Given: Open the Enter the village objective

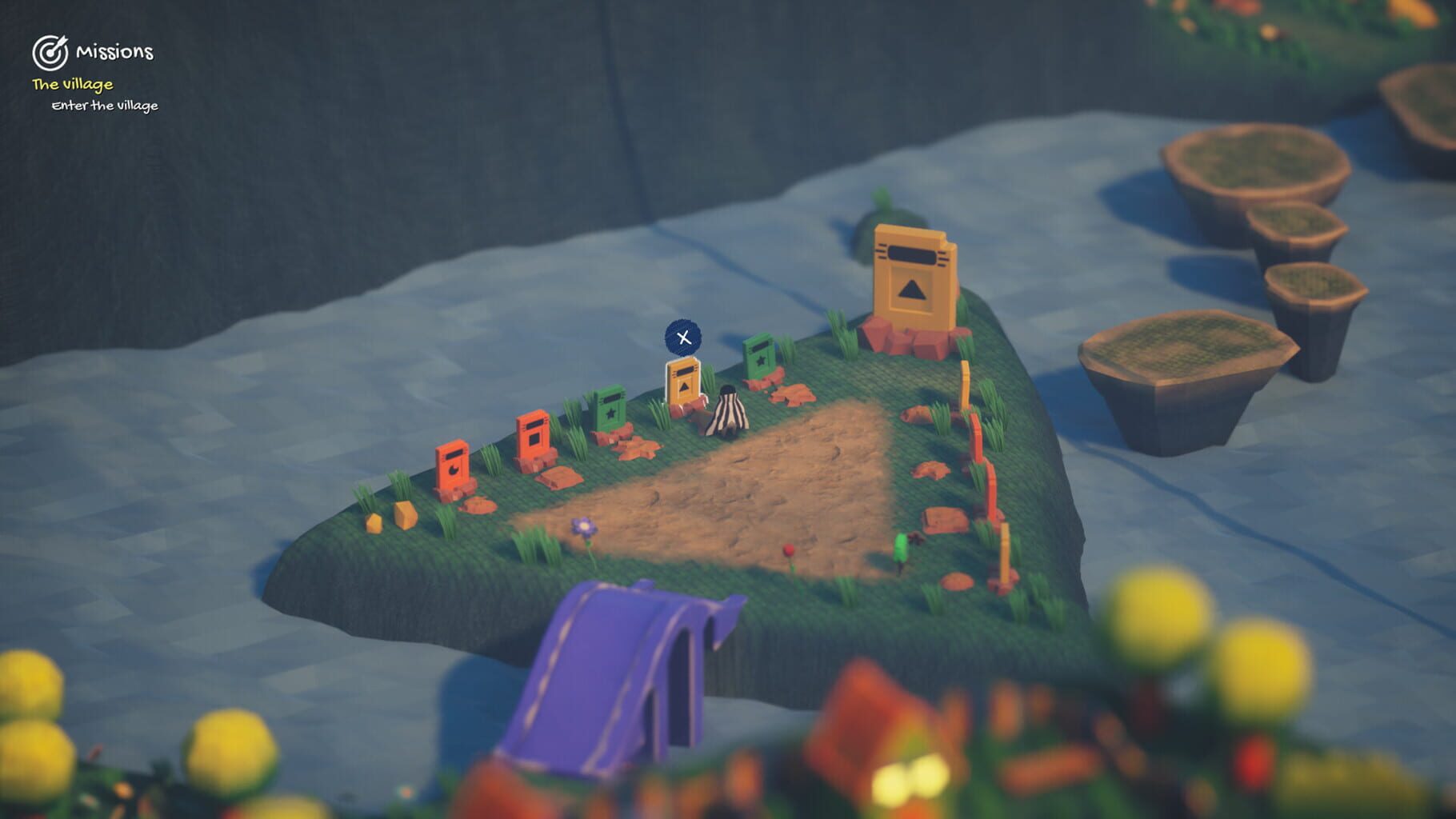Looking at the screenshot, I should (104, 105).
